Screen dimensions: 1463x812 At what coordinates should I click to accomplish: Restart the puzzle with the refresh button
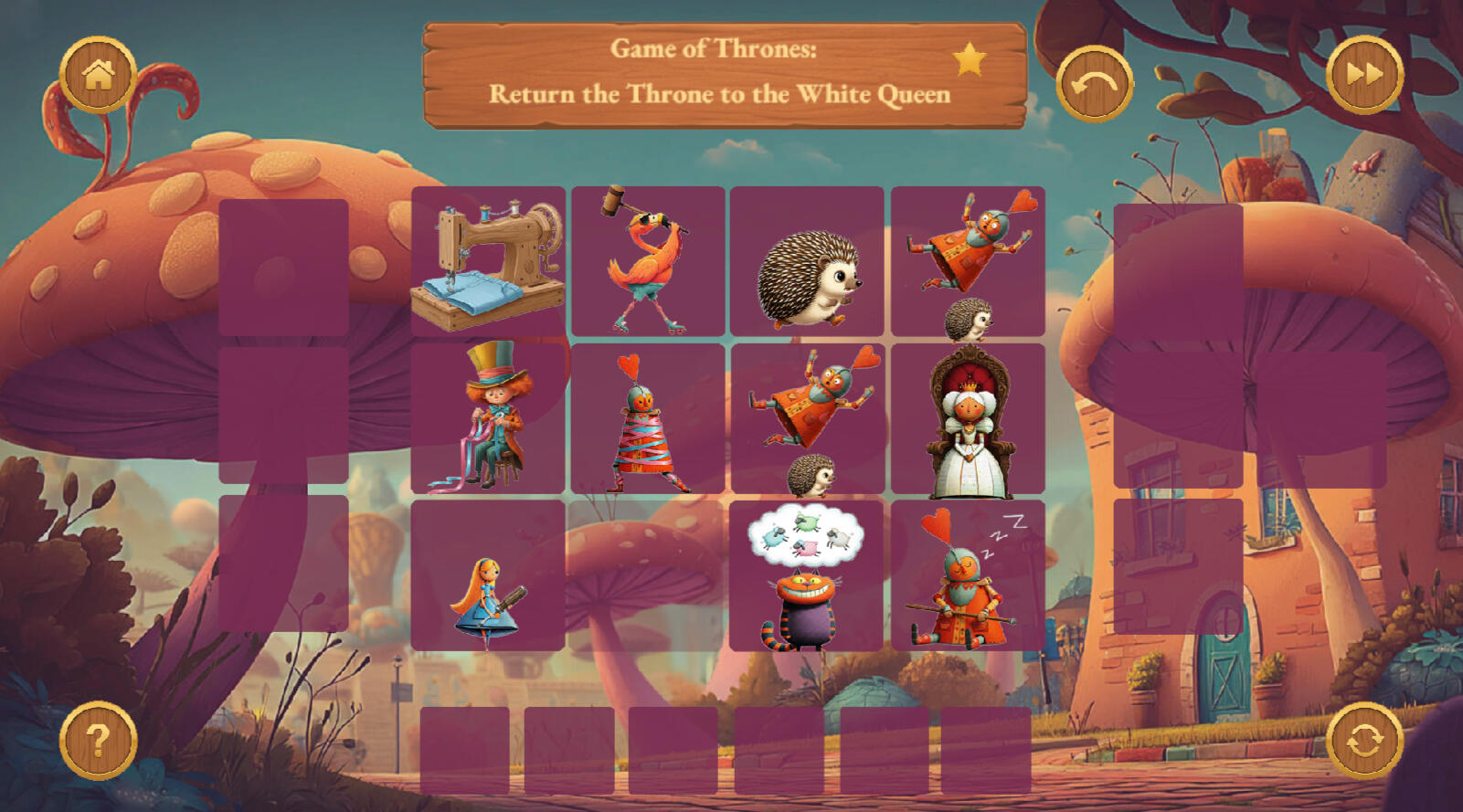click(x=1364, y=740)
